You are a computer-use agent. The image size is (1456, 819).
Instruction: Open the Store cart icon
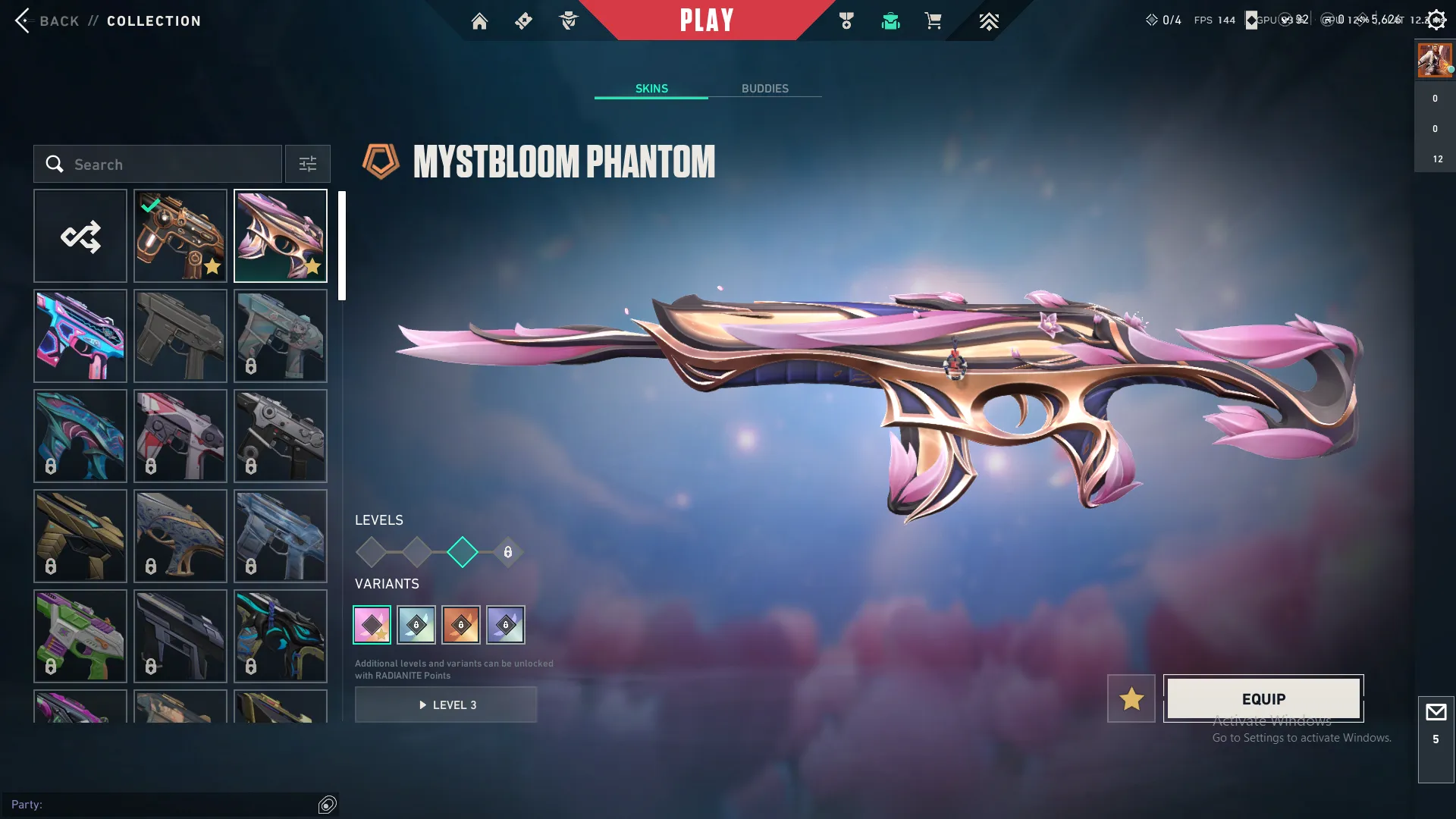(934, 21)
